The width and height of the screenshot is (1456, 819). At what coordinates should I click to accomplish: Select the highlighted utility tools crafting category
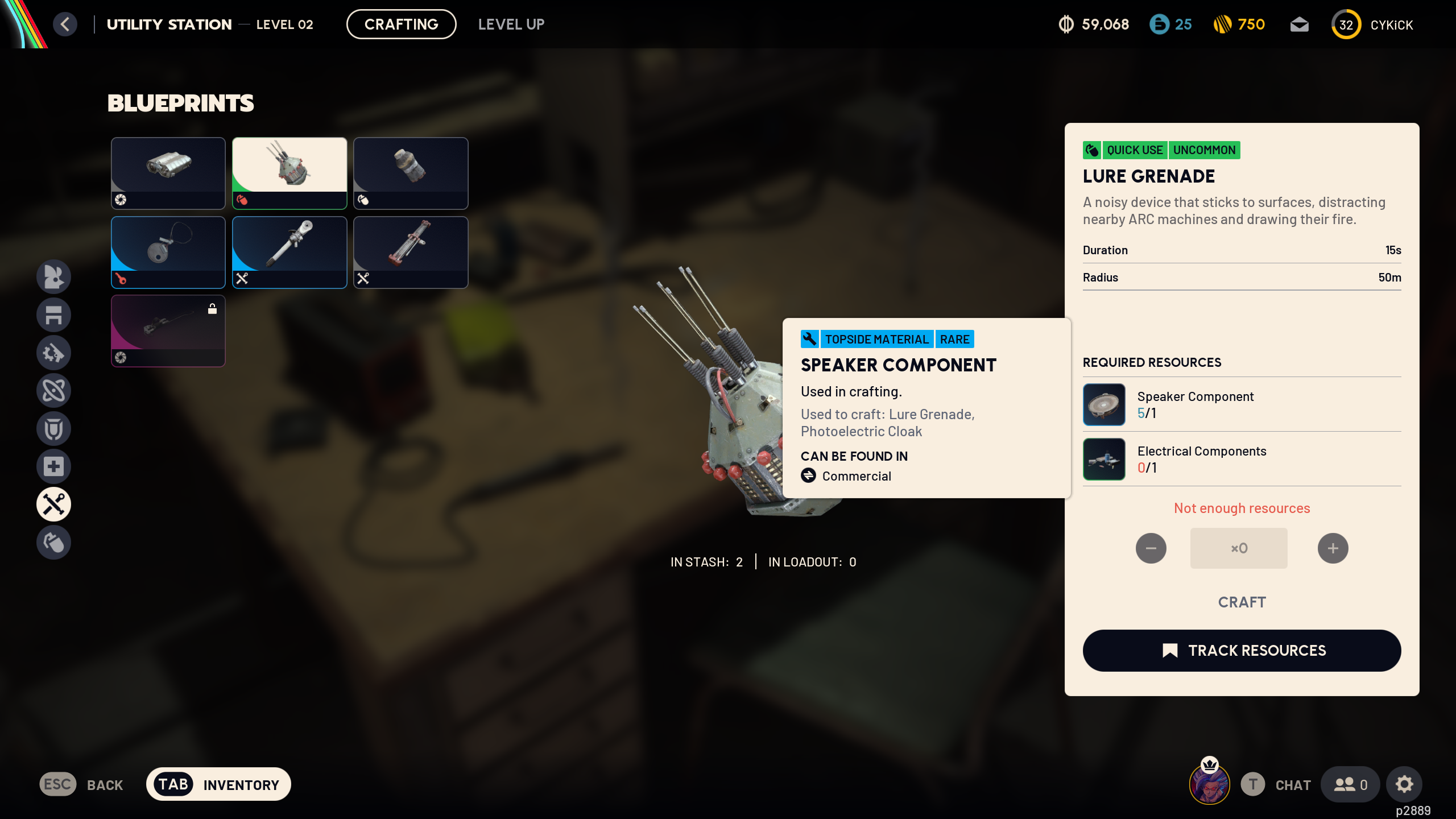53,504
